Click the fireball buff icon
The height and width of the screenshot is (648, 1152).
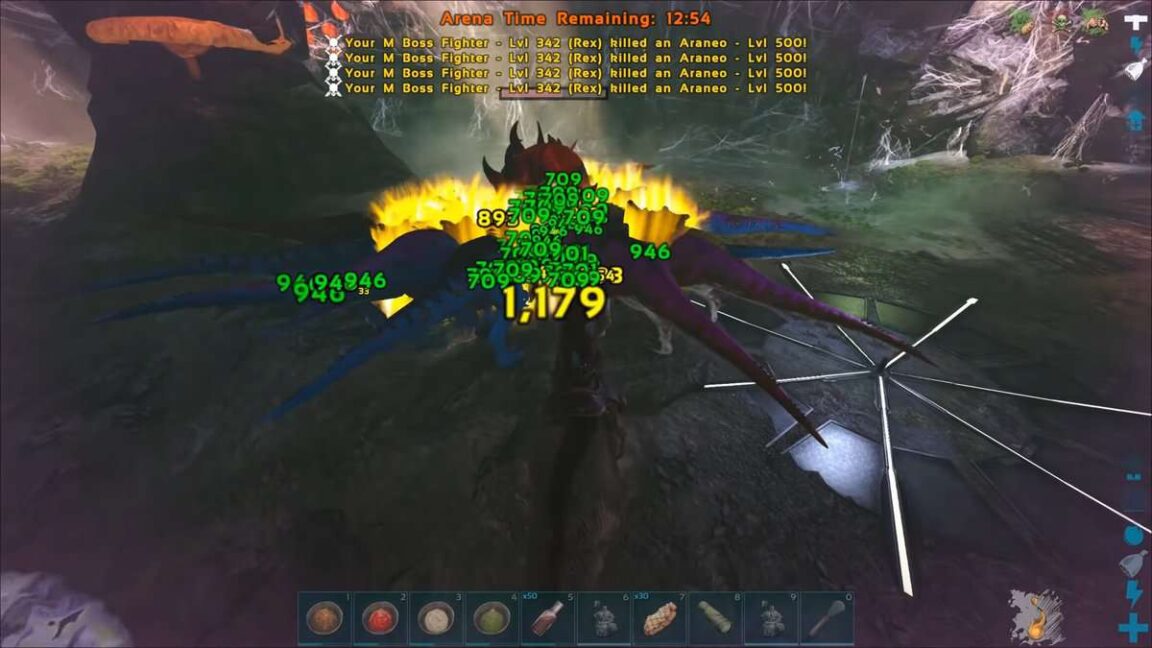[x=1035, y=615]
